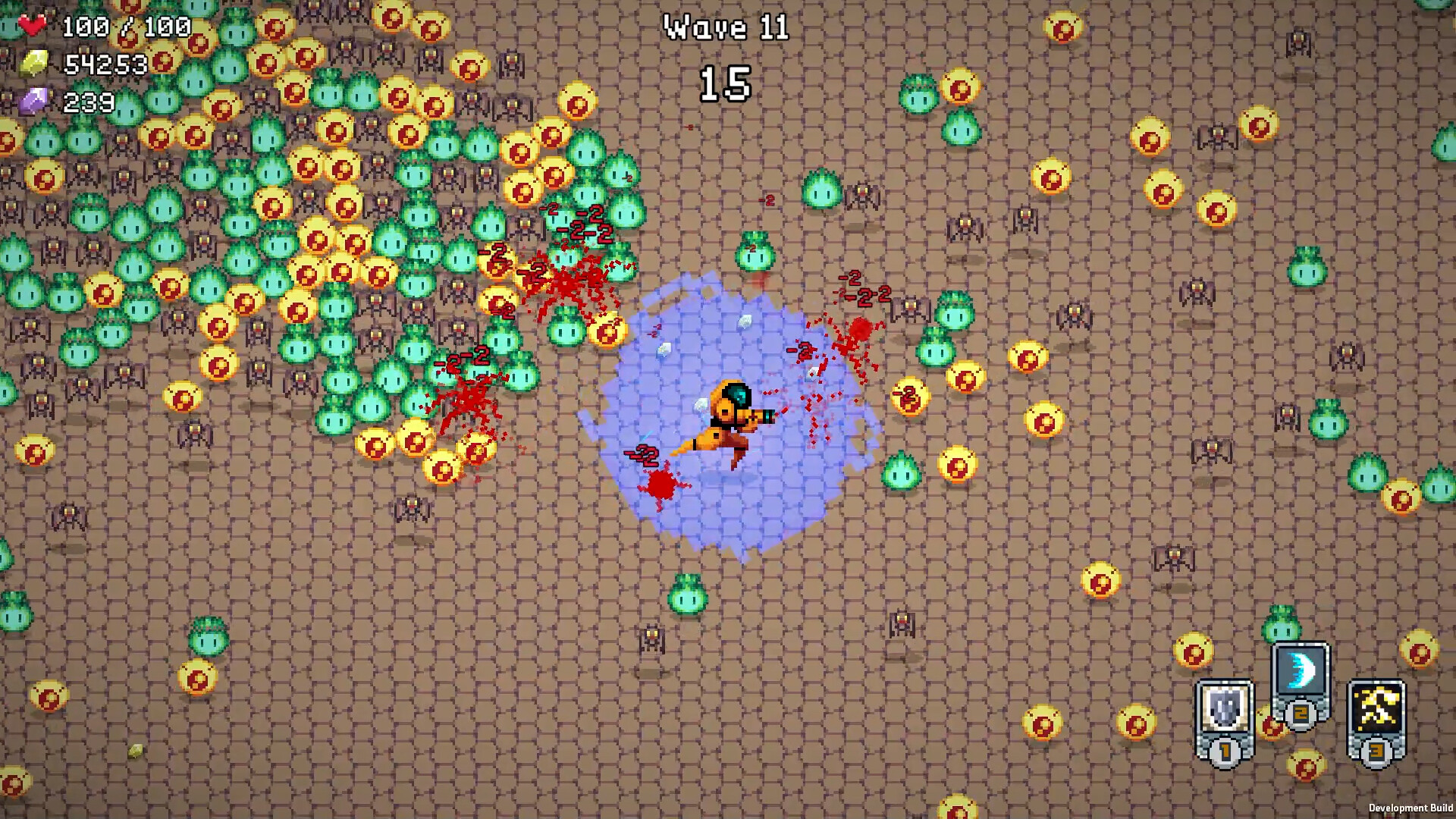Click the Wave 11 header text

pyautogui.click(x=726, y=28)
